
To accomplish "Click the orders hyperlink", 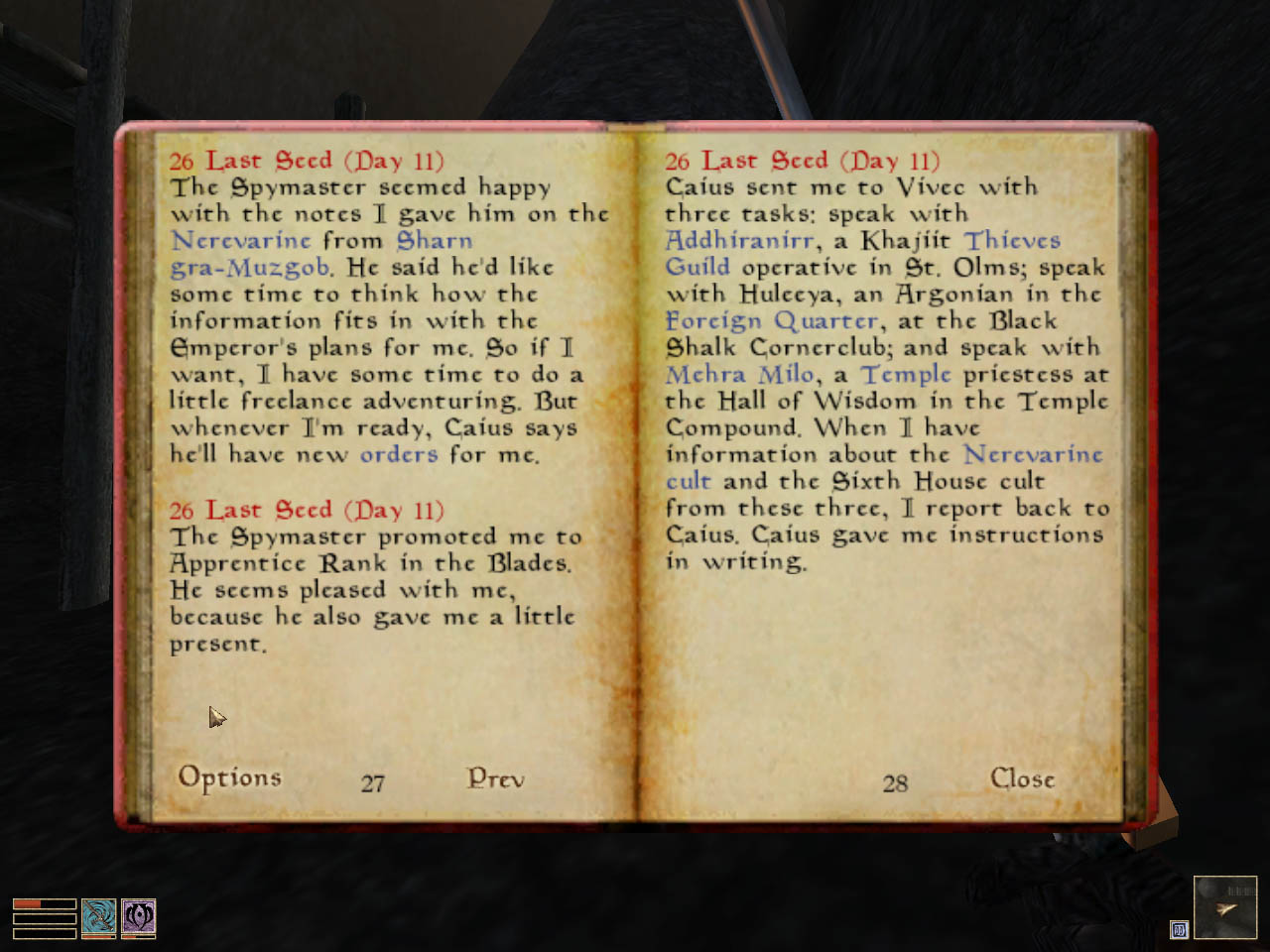I will click(x=399, y=454).
